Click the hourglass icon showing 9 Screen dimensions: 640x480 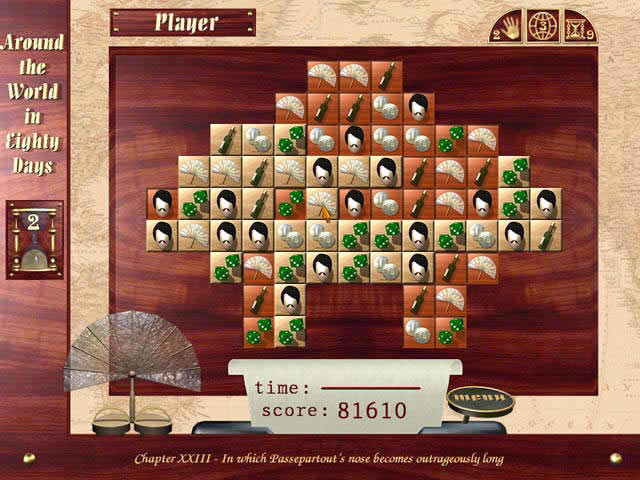pyautogui.click(x=576, y=25)
